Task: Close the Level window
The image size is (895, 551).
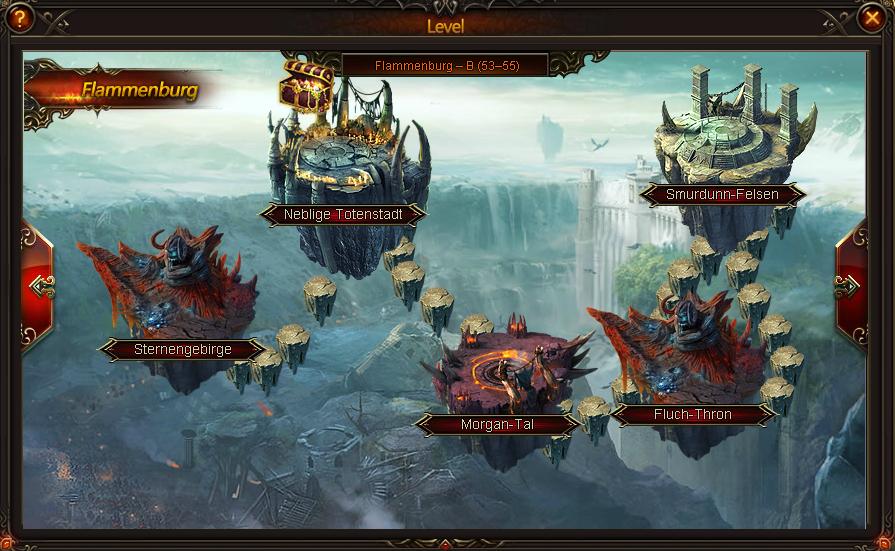Action: coord(870,18)
